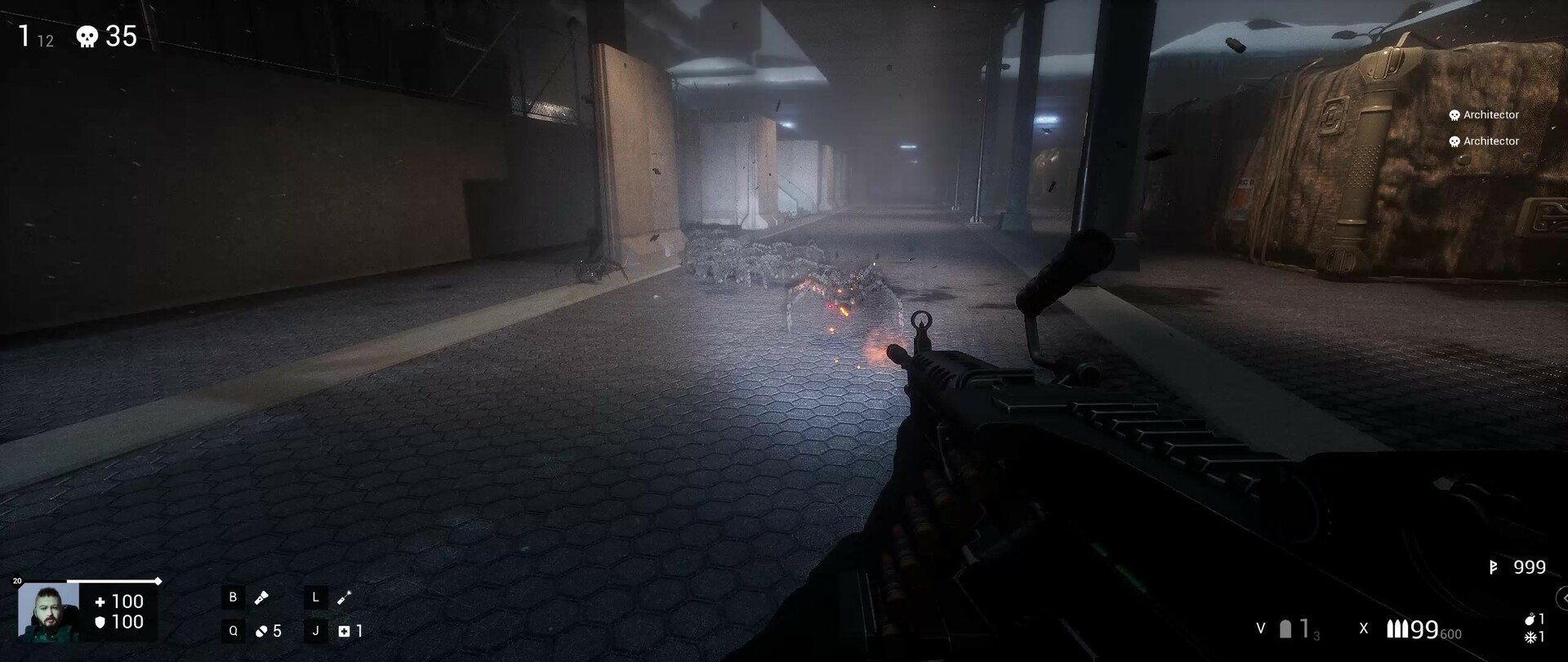Toggle the B hotkey button for the flashlight
This screenshot has height=662, width=1568.
pos(232,597)
